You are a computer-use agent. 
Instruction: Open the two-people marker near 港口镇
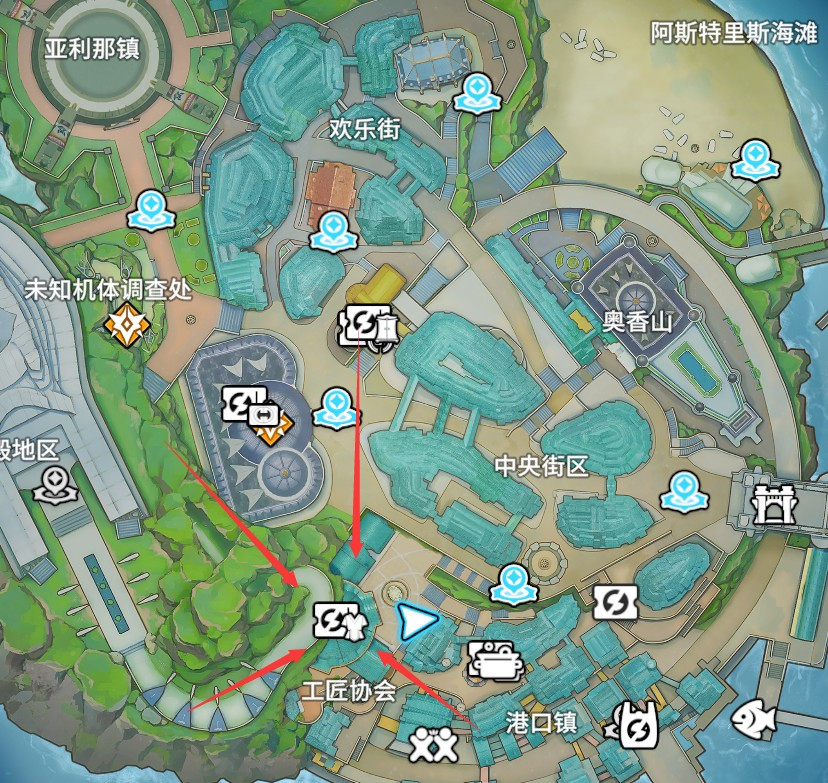[x=432, y=743]
